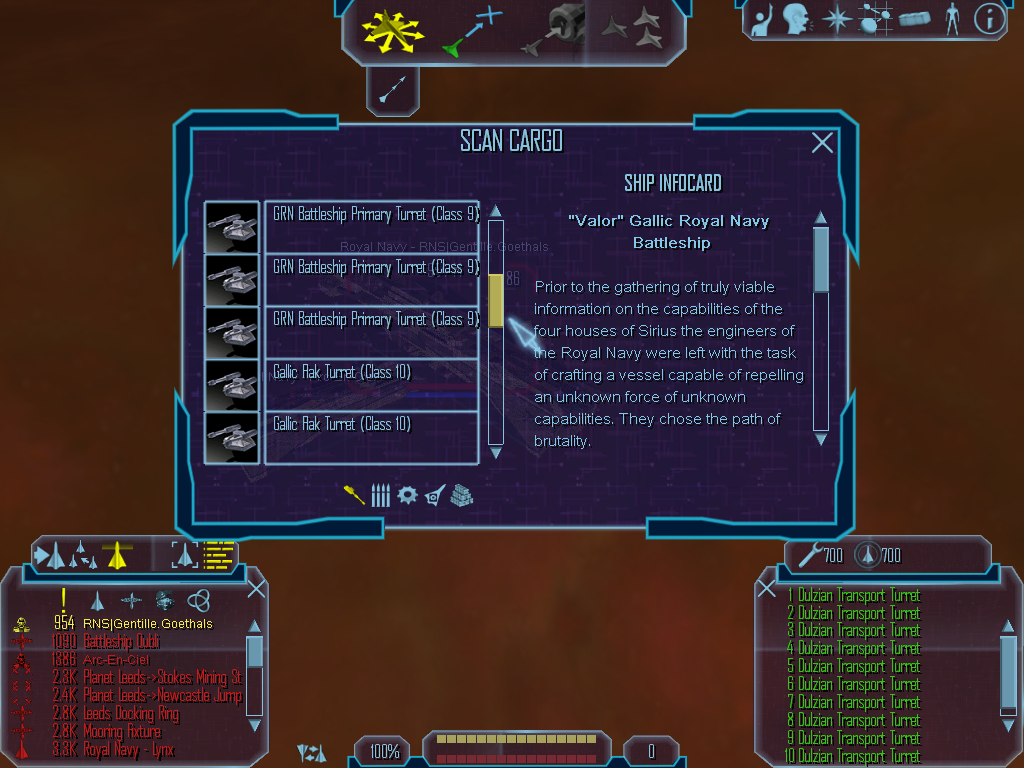Engage the Go To maneuver icon
The width and height of the screenshot is (1024, 768).
tap(470, 30)
